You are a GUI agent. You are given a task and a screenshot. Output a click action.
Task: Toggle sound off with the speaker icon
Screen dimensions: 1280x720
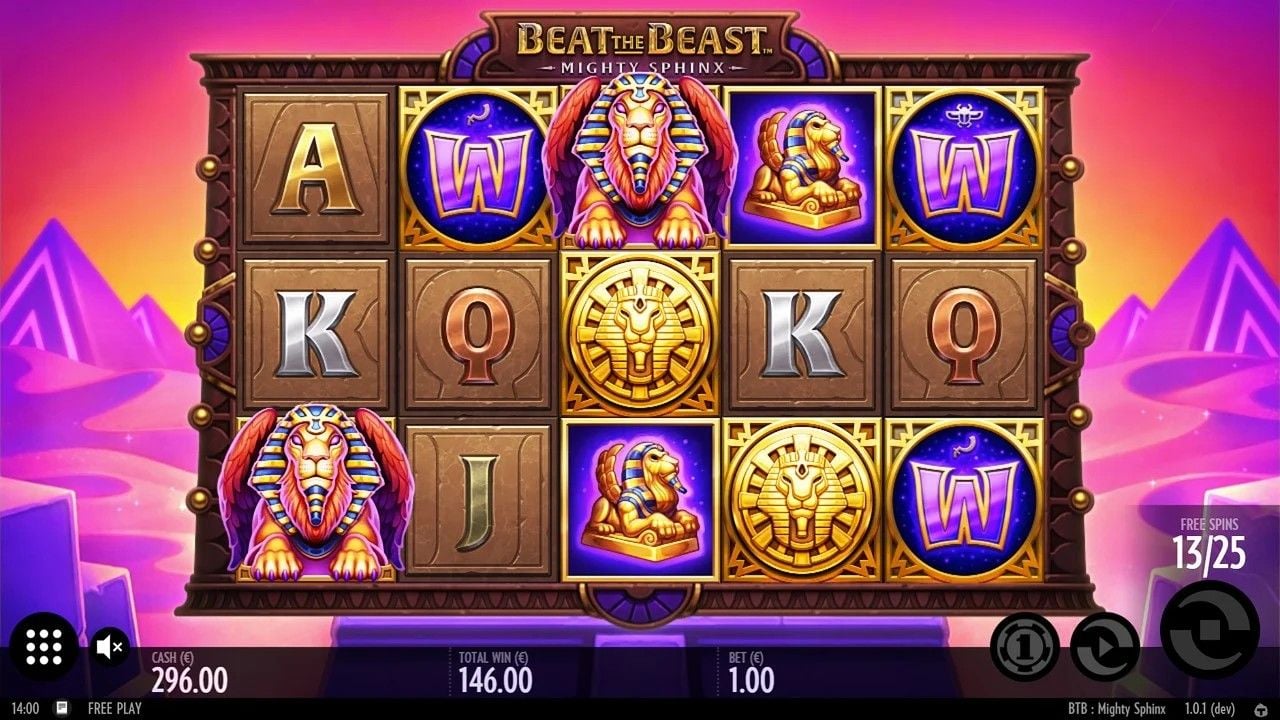coord(108,648)
